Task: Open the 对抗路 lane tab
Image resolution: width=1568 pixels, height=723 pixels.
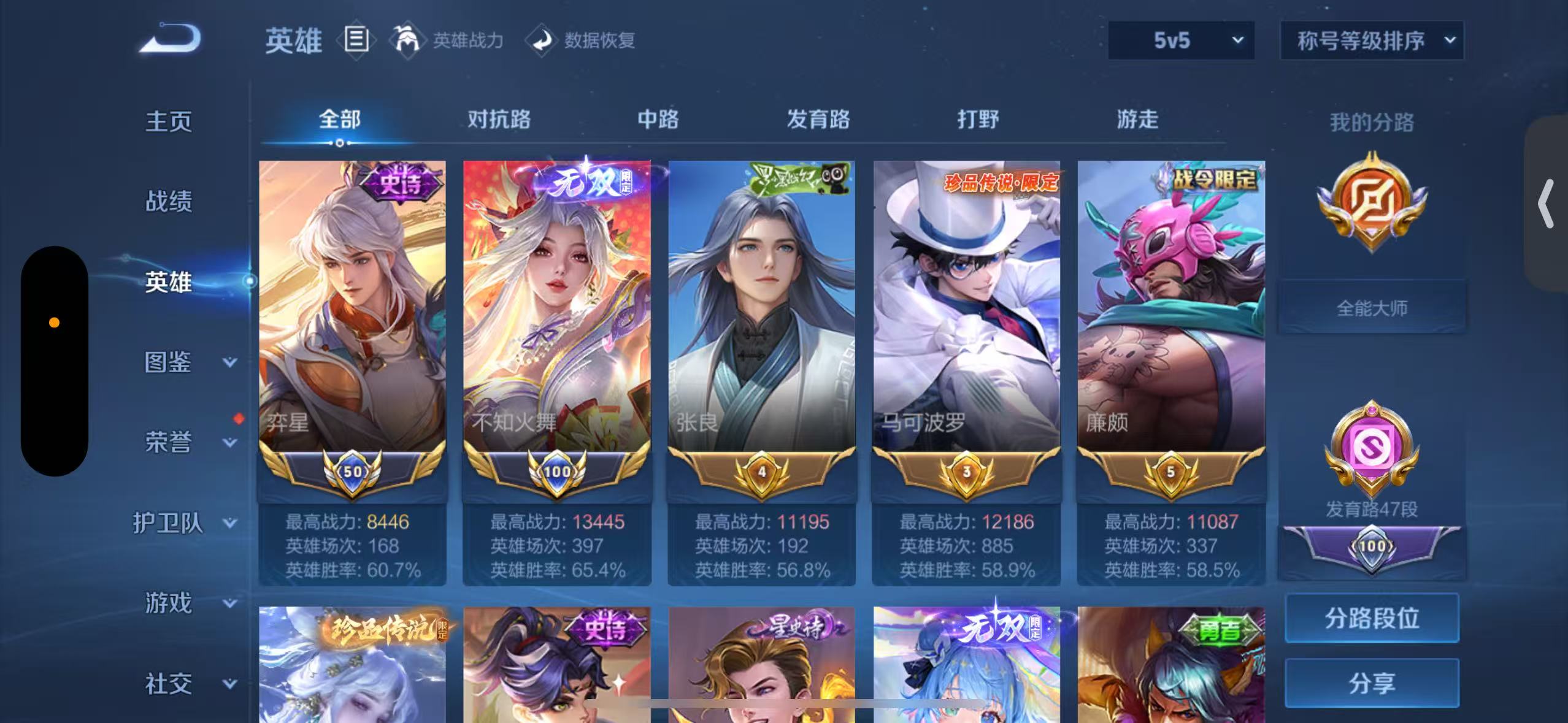Action: (x=498, y=120)
